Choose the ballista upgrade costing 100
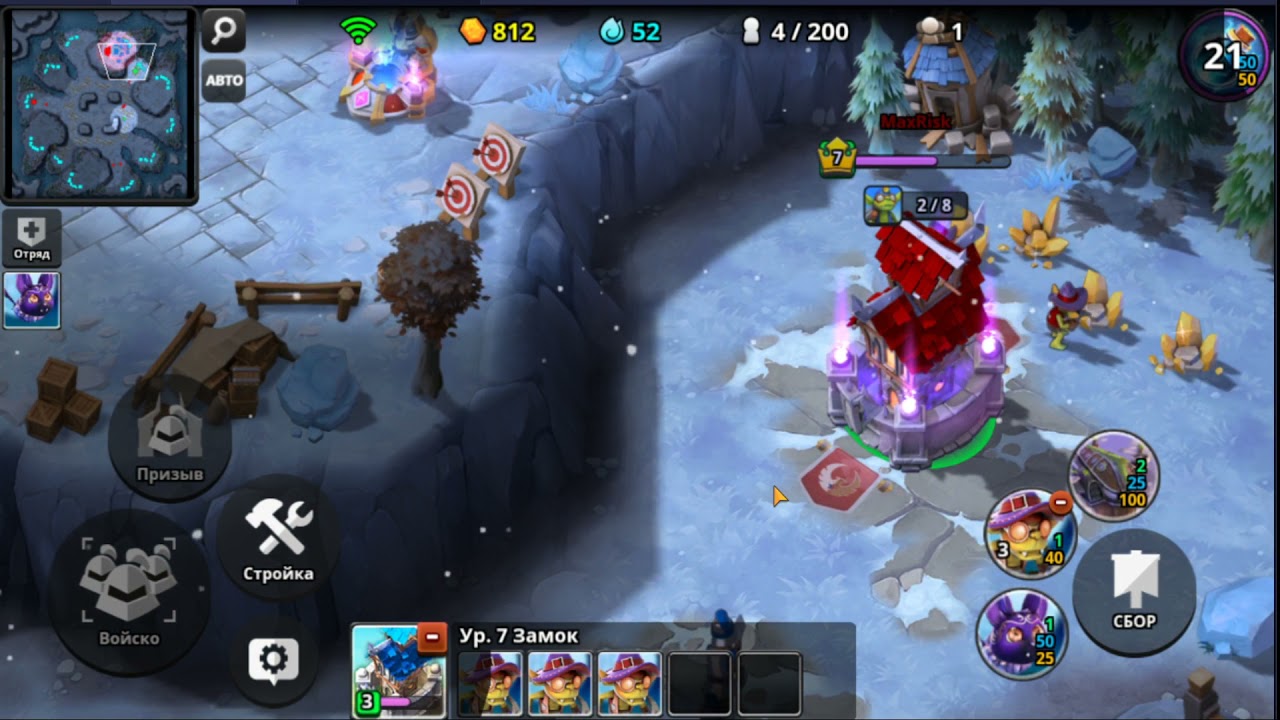This screenshot has width=1280, height=720. coord(1114,476)
